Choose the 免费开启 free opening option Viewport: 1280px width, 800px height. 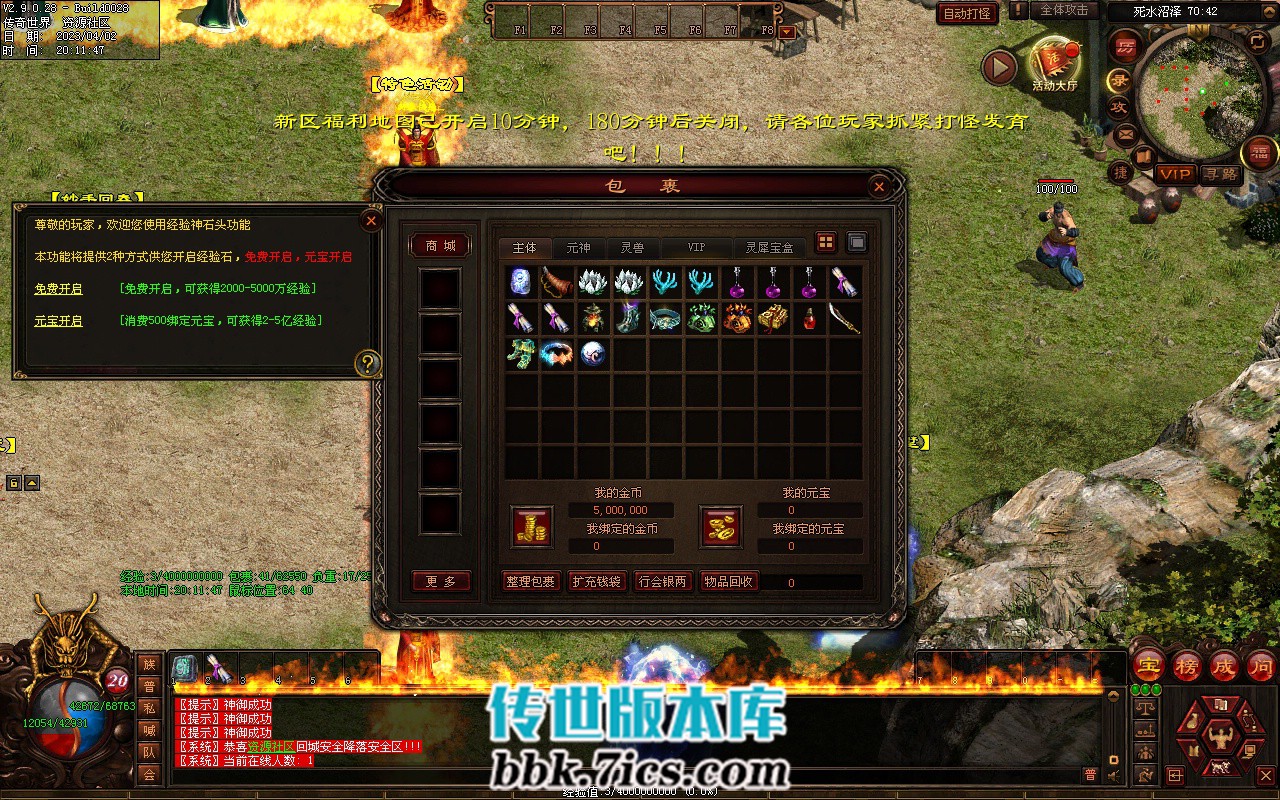58,289
